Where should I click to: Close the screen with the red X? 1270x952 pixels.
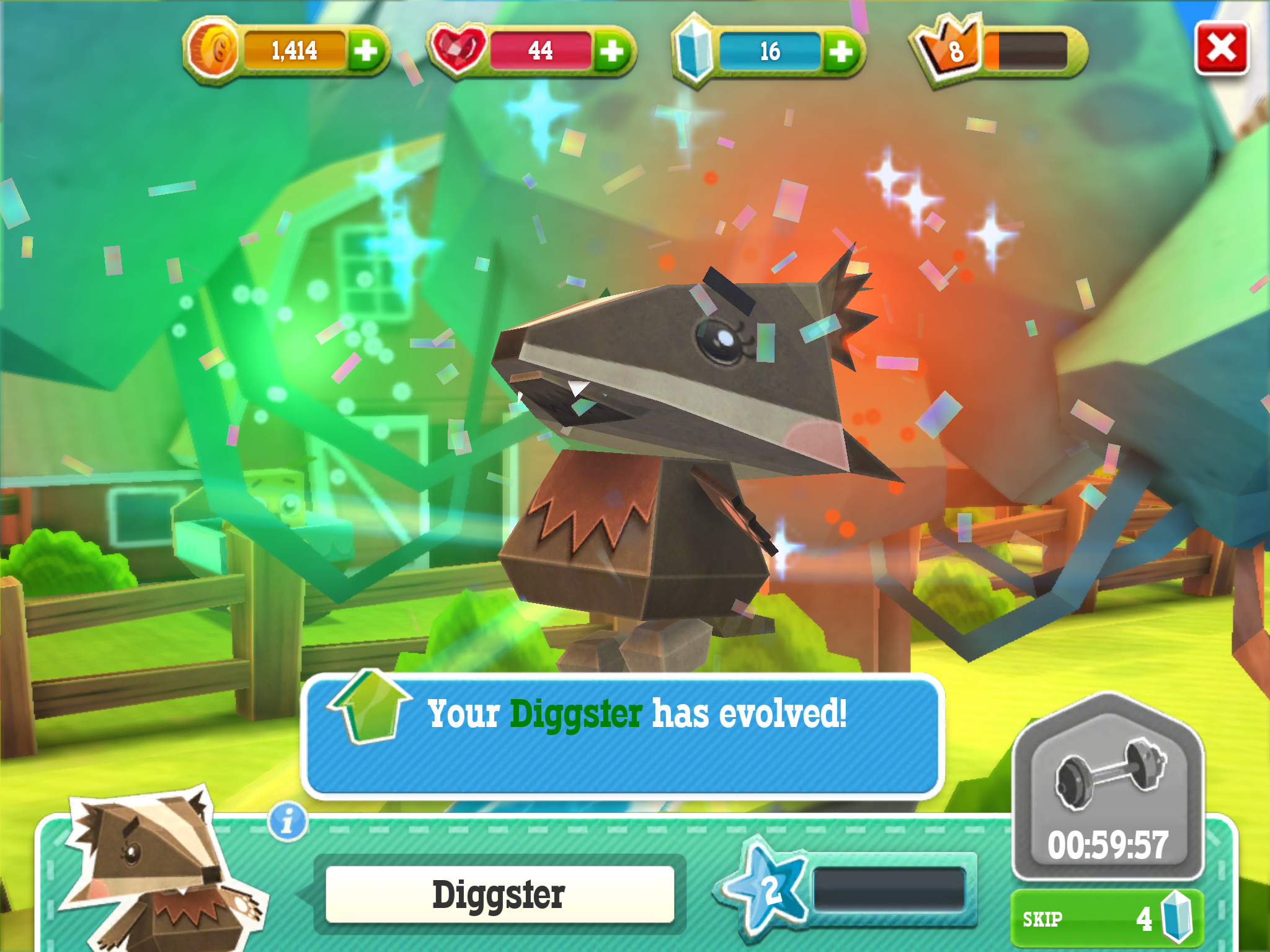(x=1221, y=48)
